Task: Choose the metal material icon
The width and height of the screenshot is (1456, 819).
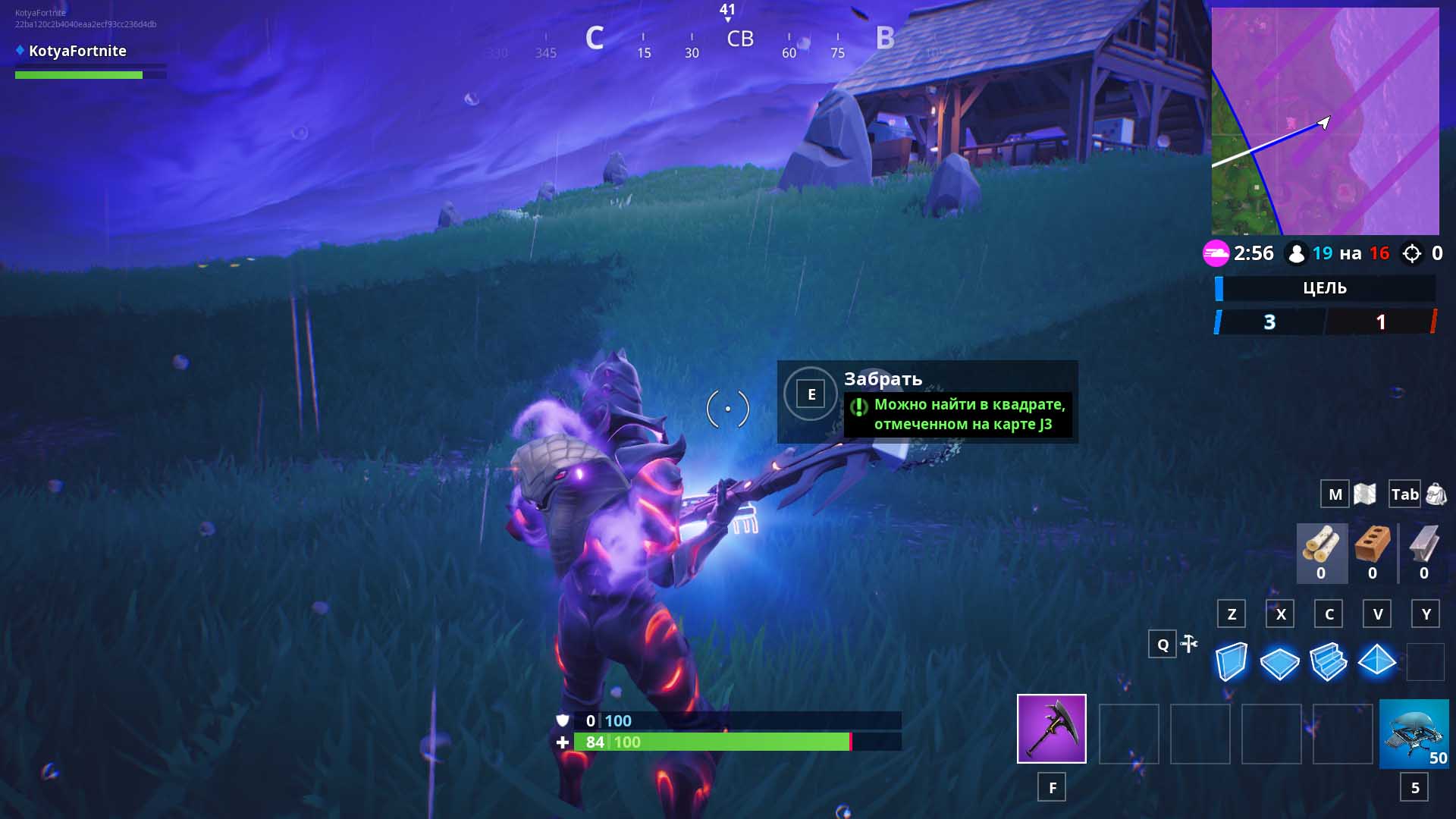Action: (1423, 546)
